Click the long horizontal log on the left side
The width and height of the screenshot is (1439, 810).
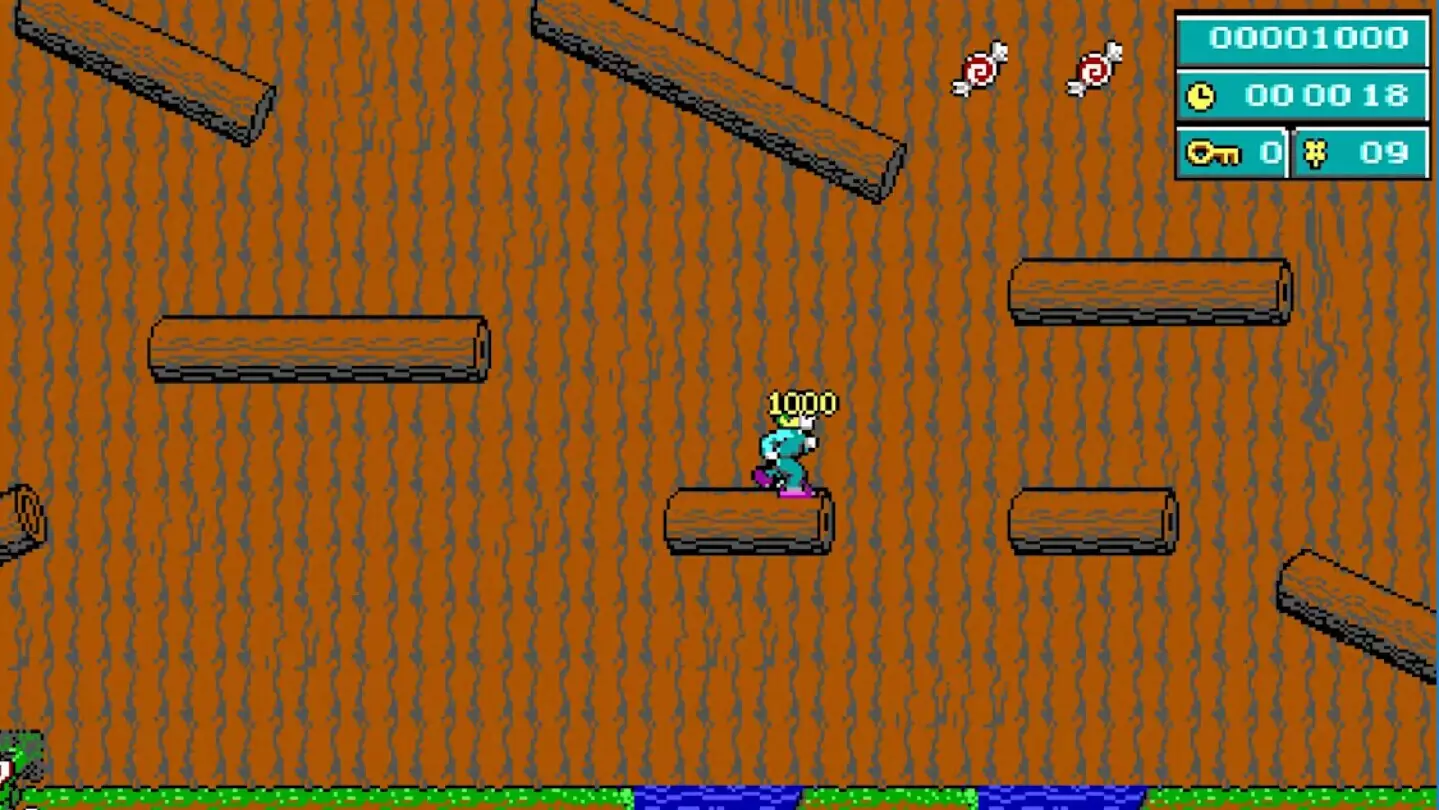[318, 350]
